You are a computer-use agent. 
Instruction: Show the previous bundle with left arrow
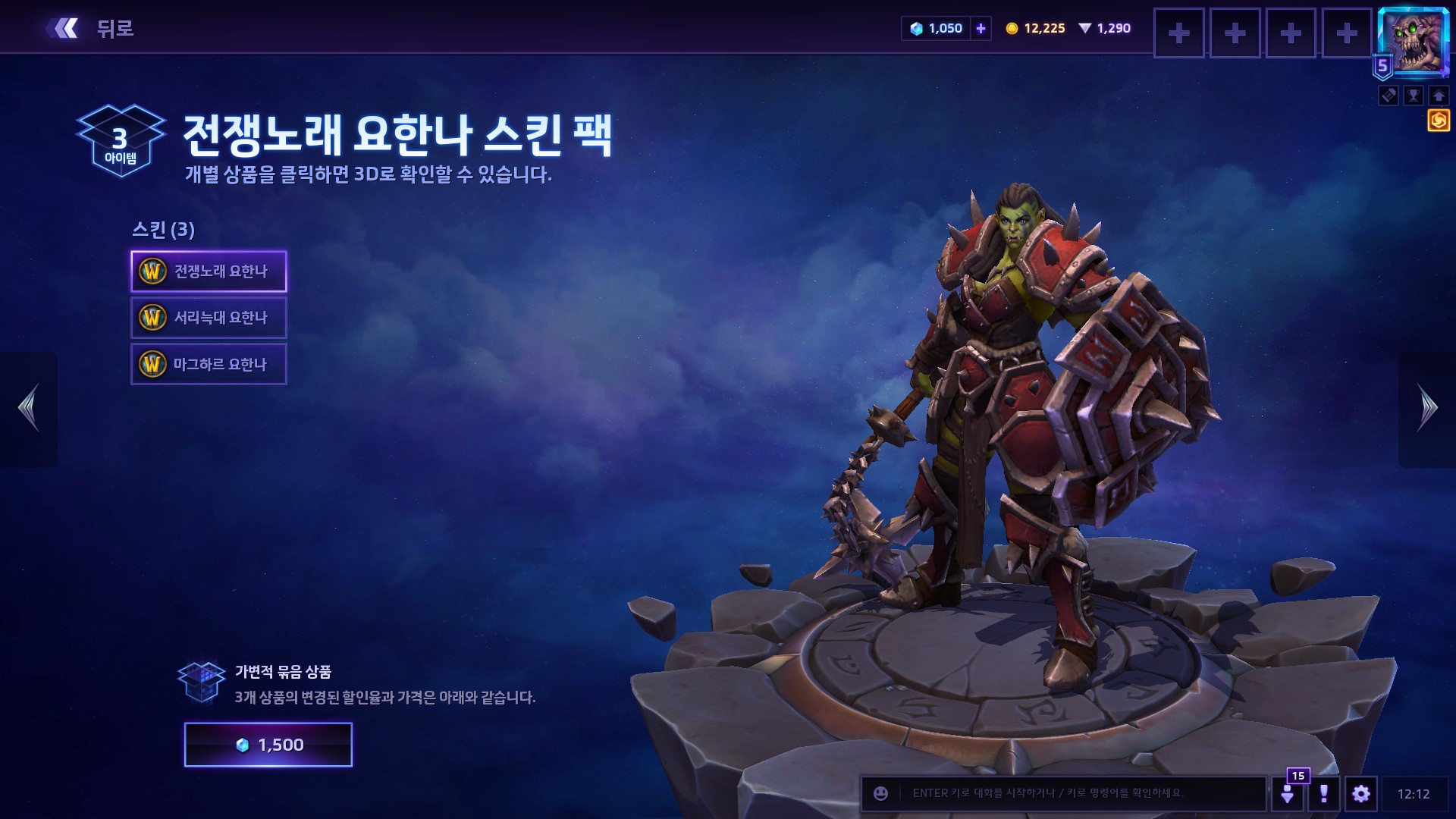pos(29,409)
